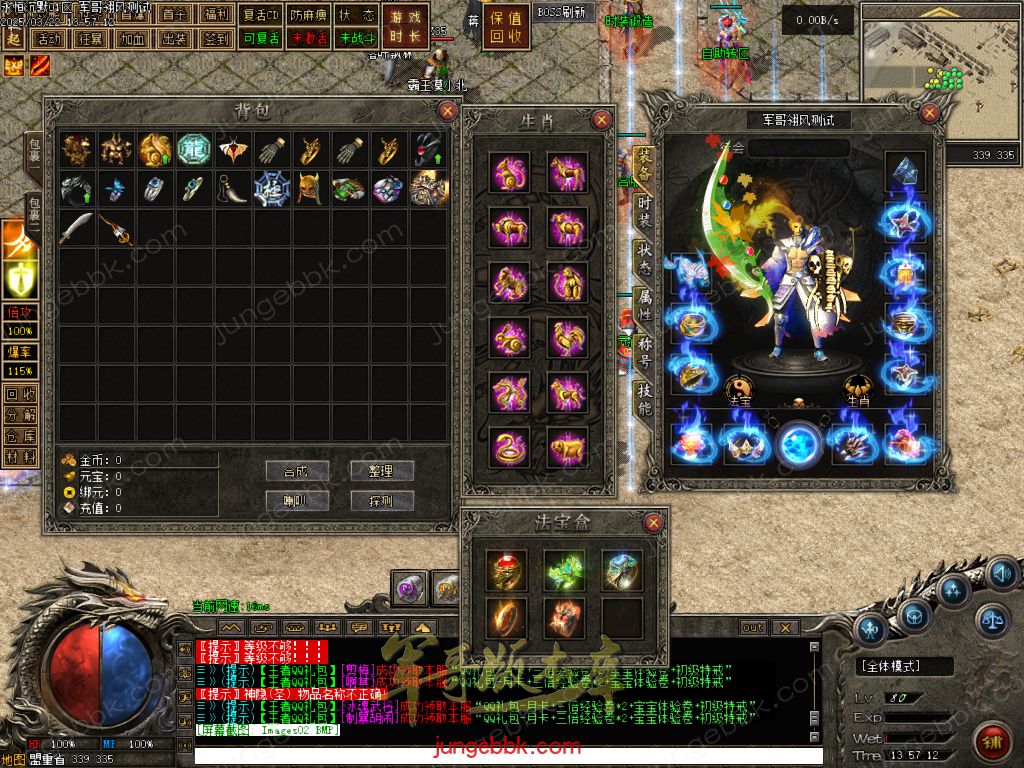The height and width of the screenshot is (768, 1024).
Task: Close the character equipment window
Action: coord(930,114)
